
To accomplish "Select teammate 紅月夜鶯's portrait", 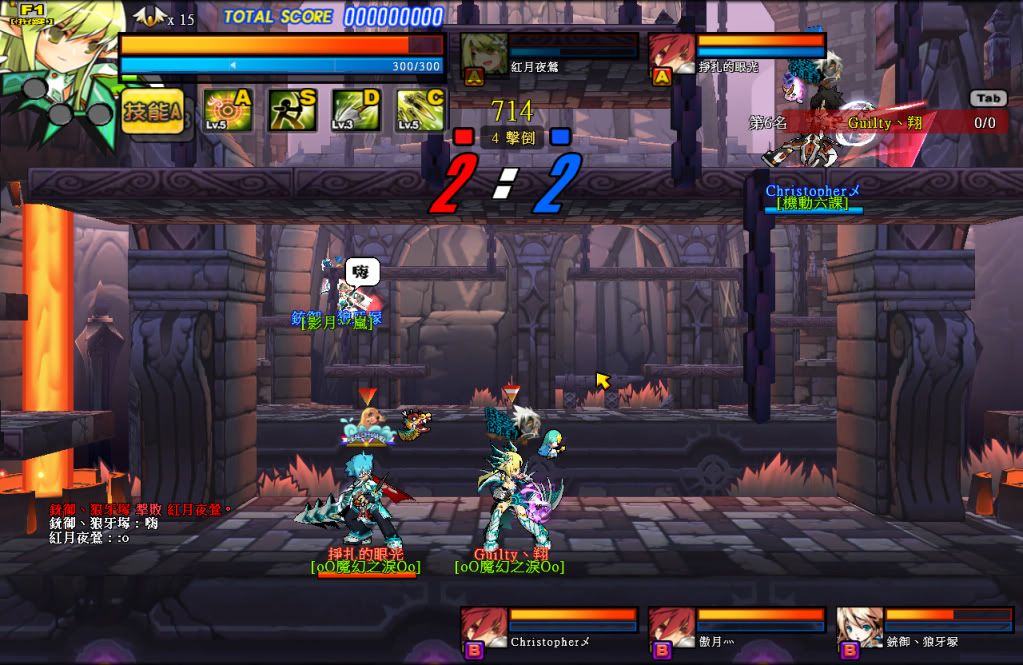I will pos(484,57).
